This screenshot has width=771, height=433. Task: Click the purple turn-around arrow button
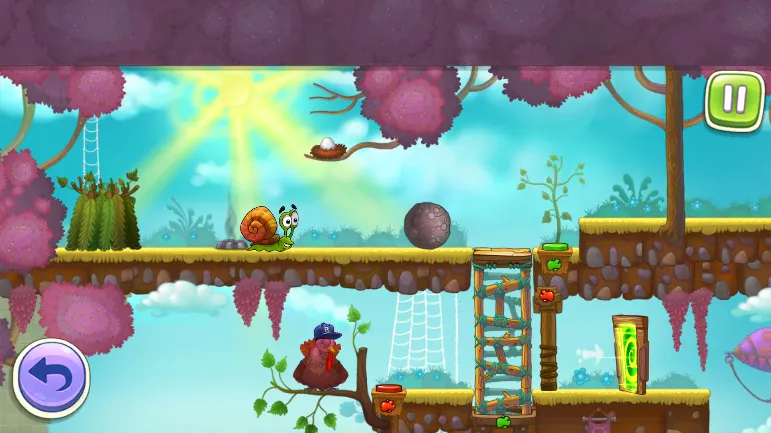(52, 378)
